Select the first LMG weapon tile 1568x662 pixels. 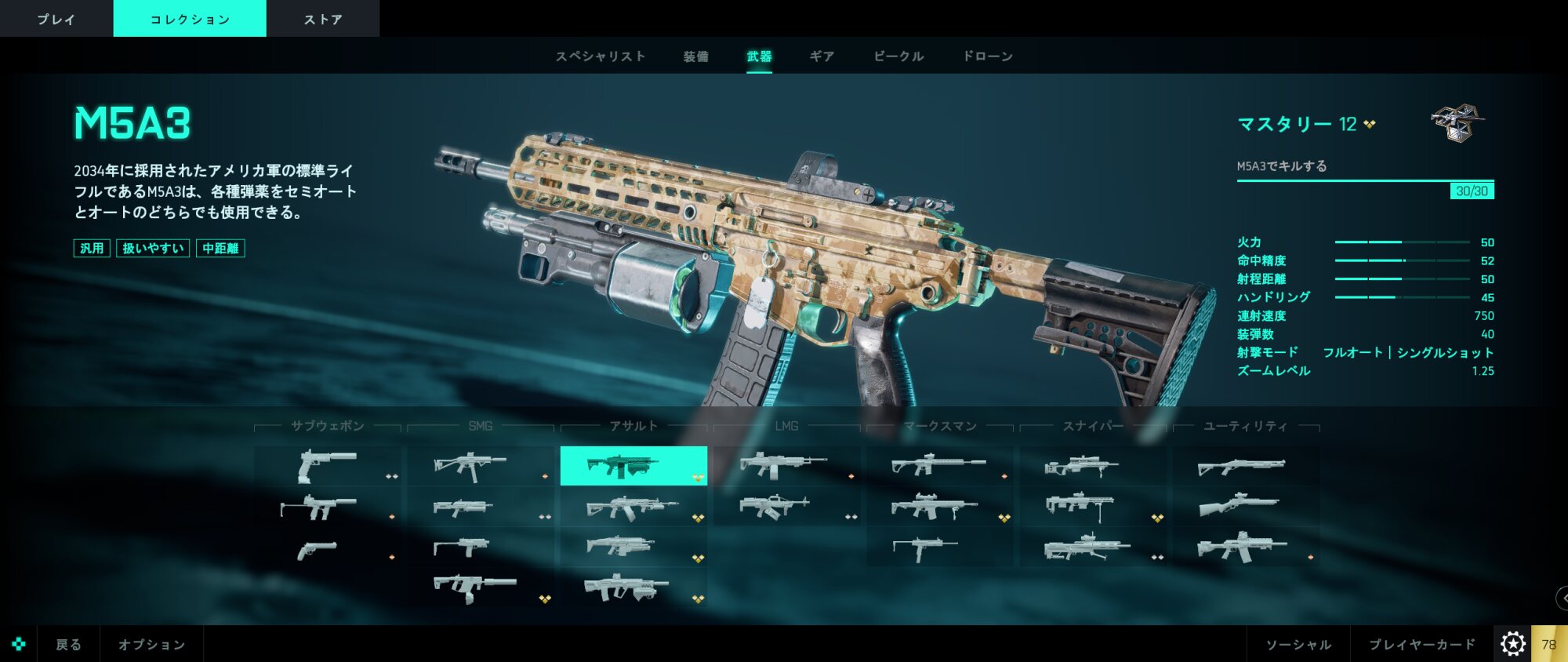coord(786,466)
